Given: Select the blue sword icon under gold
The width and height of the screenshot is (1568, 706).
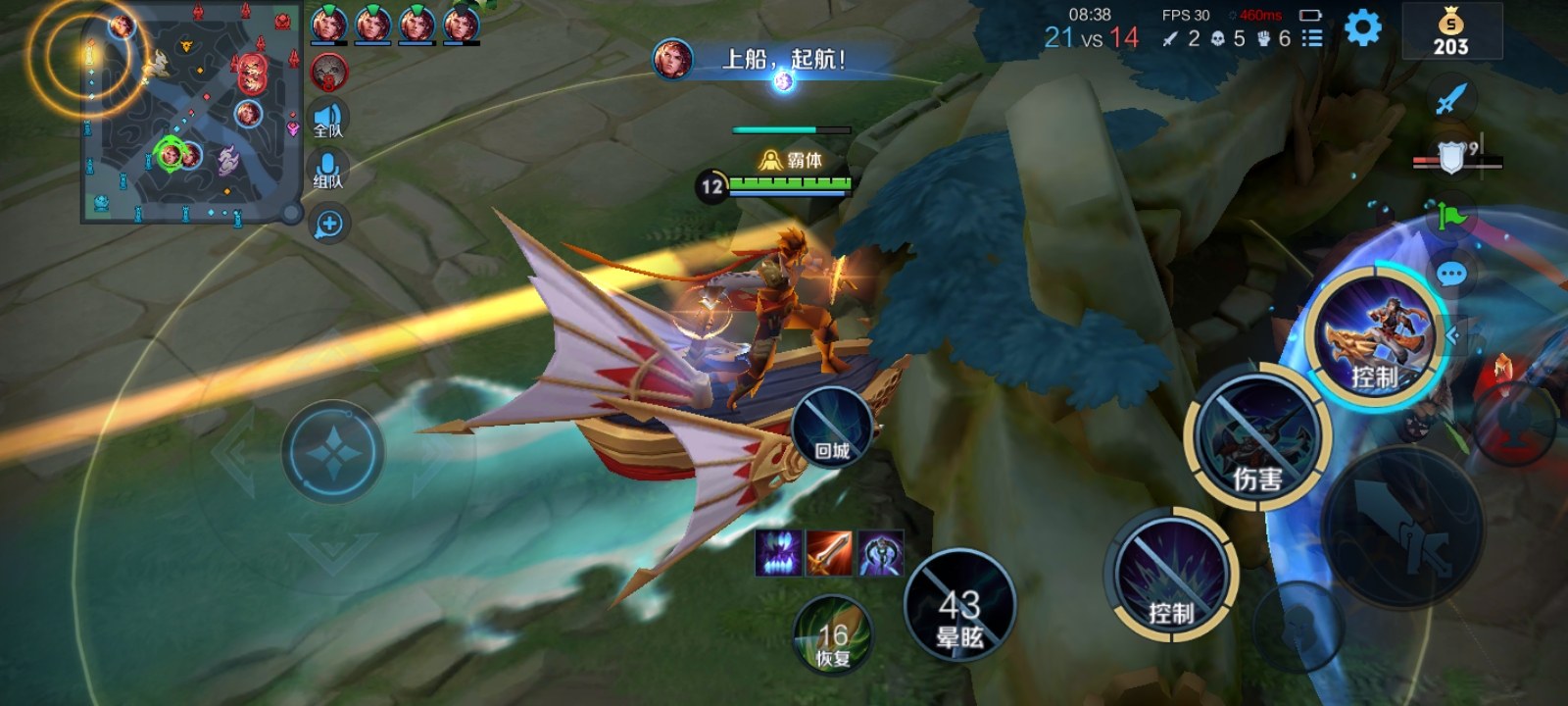Looking at the screenshot, I should [x=1451, y=98].
